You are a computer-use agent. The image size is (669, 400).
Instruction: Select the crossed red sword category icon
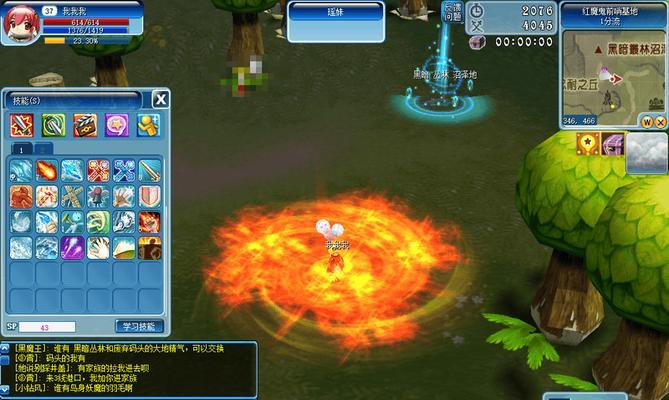[x=22, y=125]
